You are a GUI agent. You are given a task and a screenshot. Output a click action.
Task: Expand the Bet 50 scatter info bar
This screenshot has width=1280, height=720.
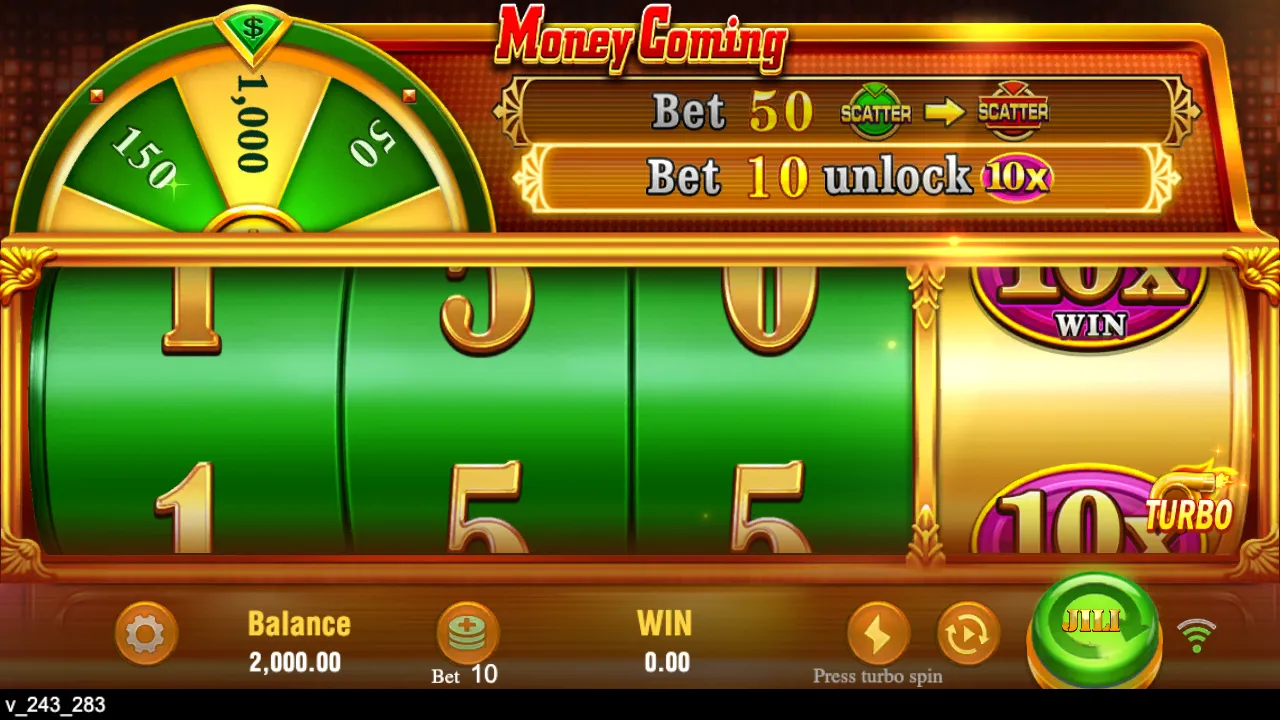[x=840, y=112]
